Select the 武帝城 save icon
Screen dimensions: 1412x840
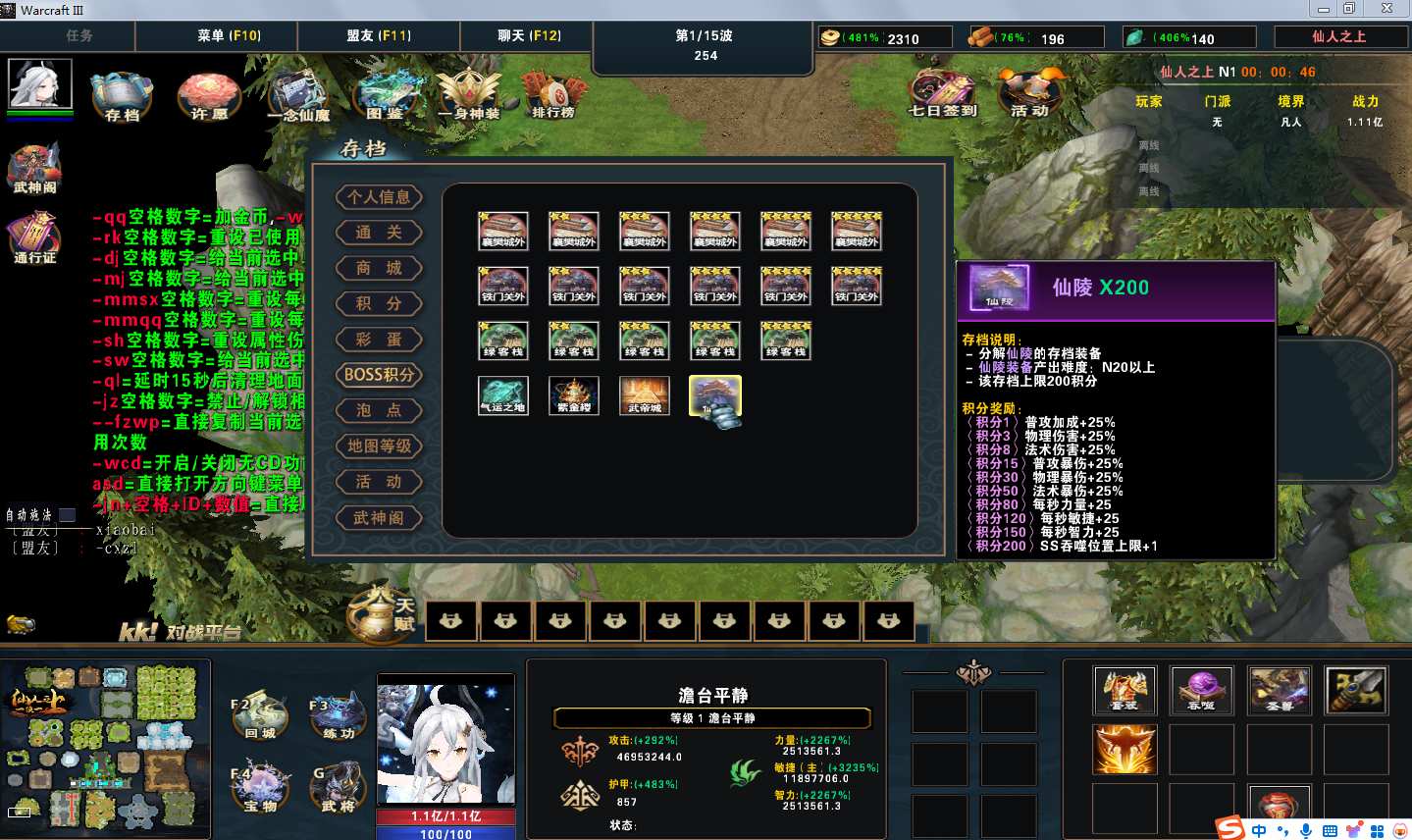tap(645, 395)
